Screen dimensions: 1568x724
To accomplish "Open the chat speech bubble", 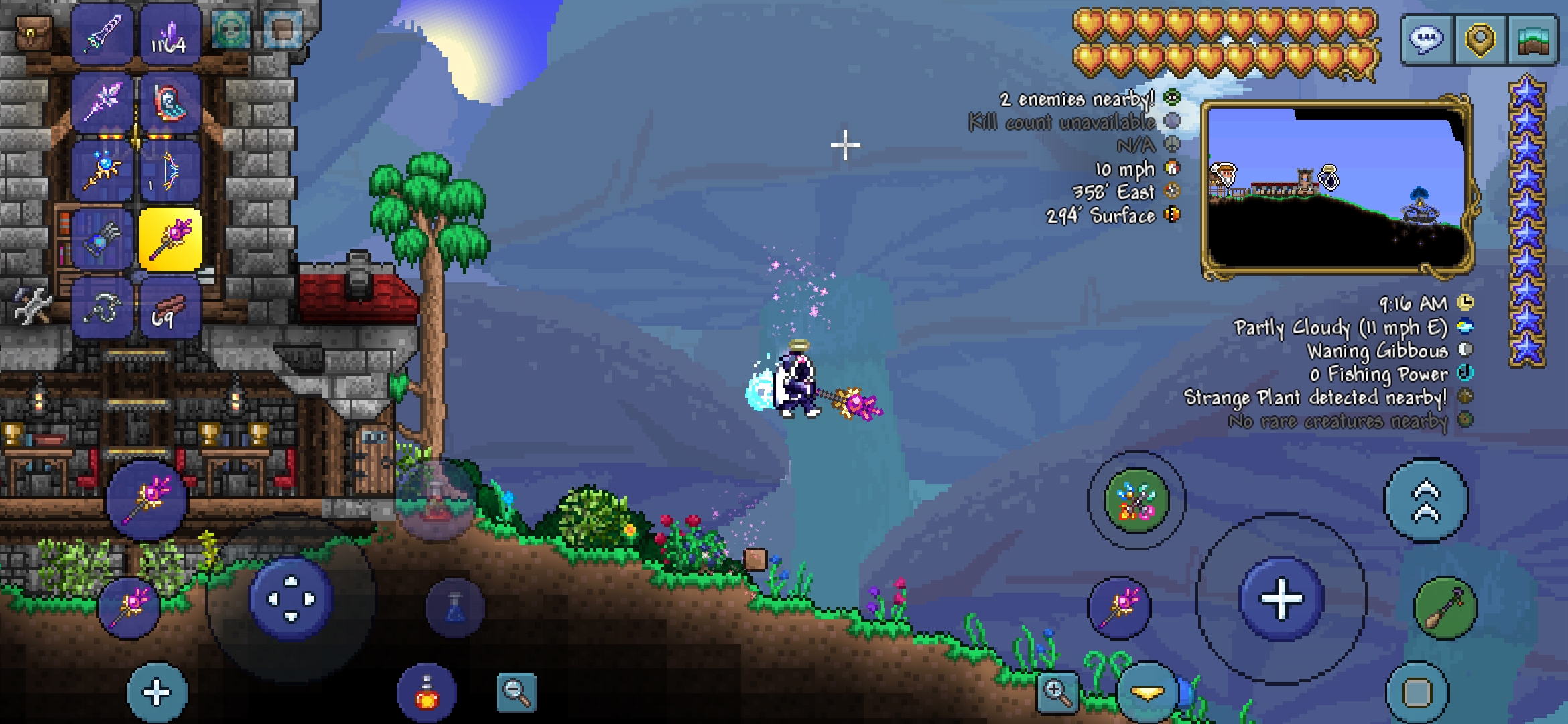I will [x=1426, y=40].
